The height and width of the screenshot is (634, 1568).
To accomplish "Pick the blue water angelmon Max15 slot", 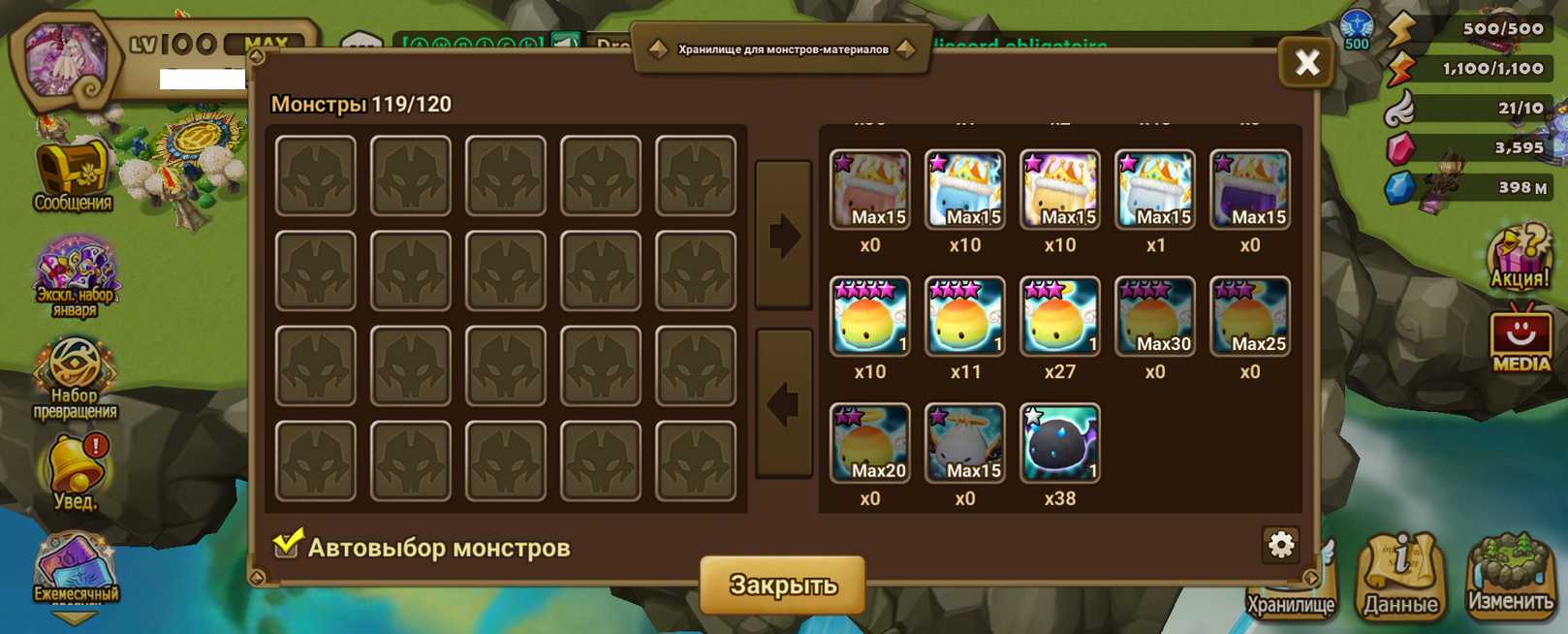I will coord(964,189).
